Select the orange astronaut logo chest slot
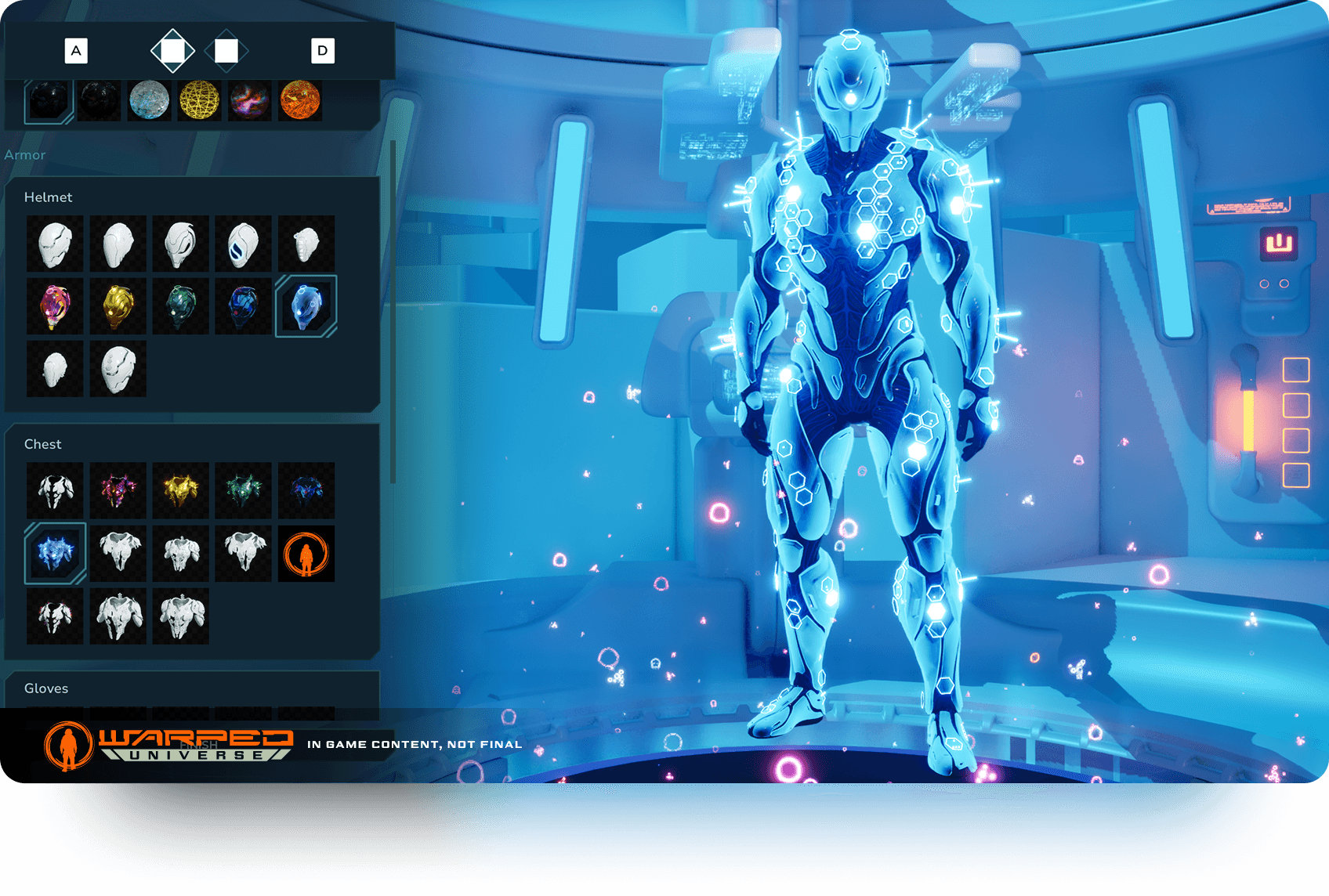Screen dimensions: 1329x896 [x=306, y=553]
